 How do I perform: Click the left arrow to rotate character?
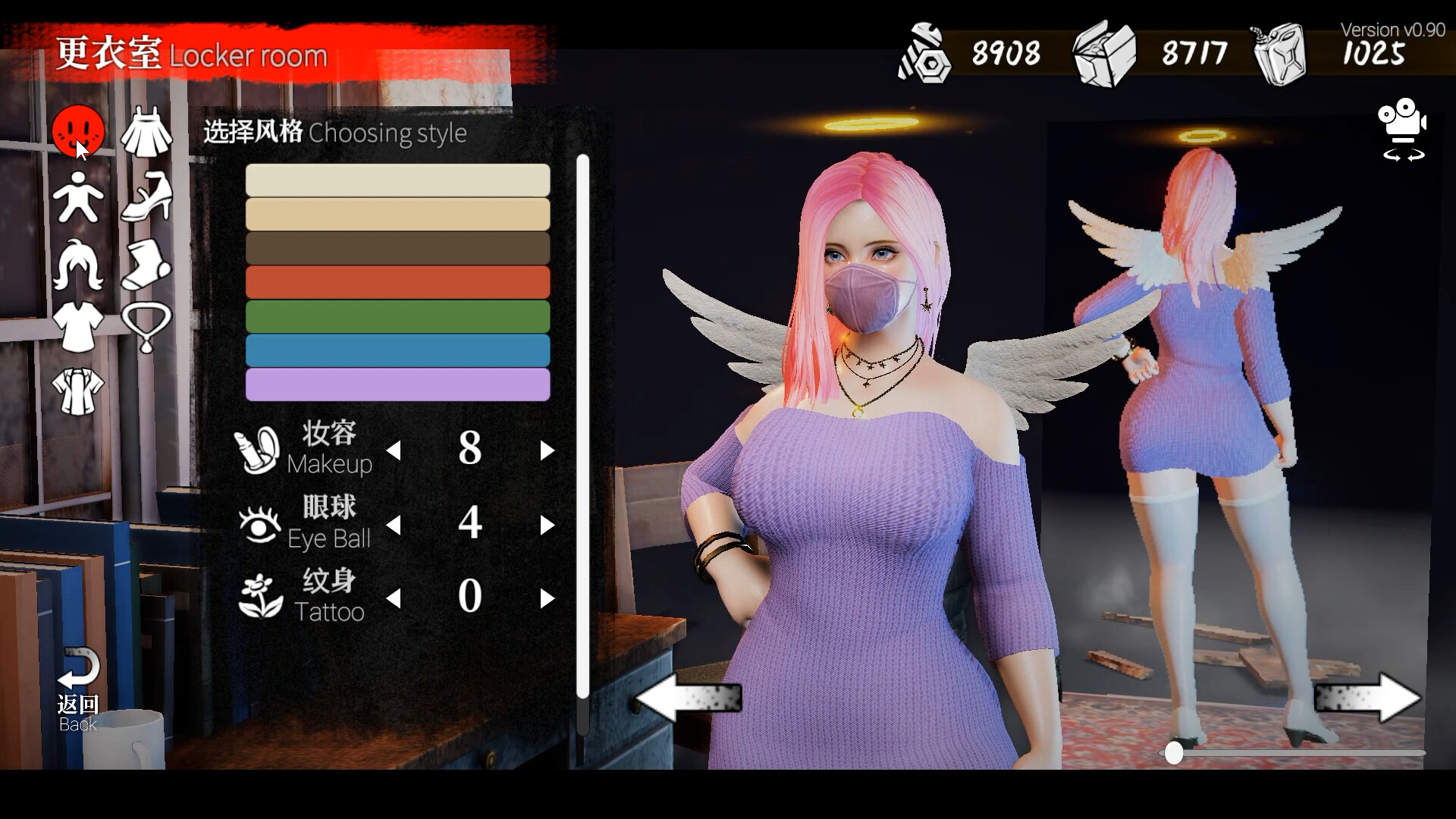point(690,698)
